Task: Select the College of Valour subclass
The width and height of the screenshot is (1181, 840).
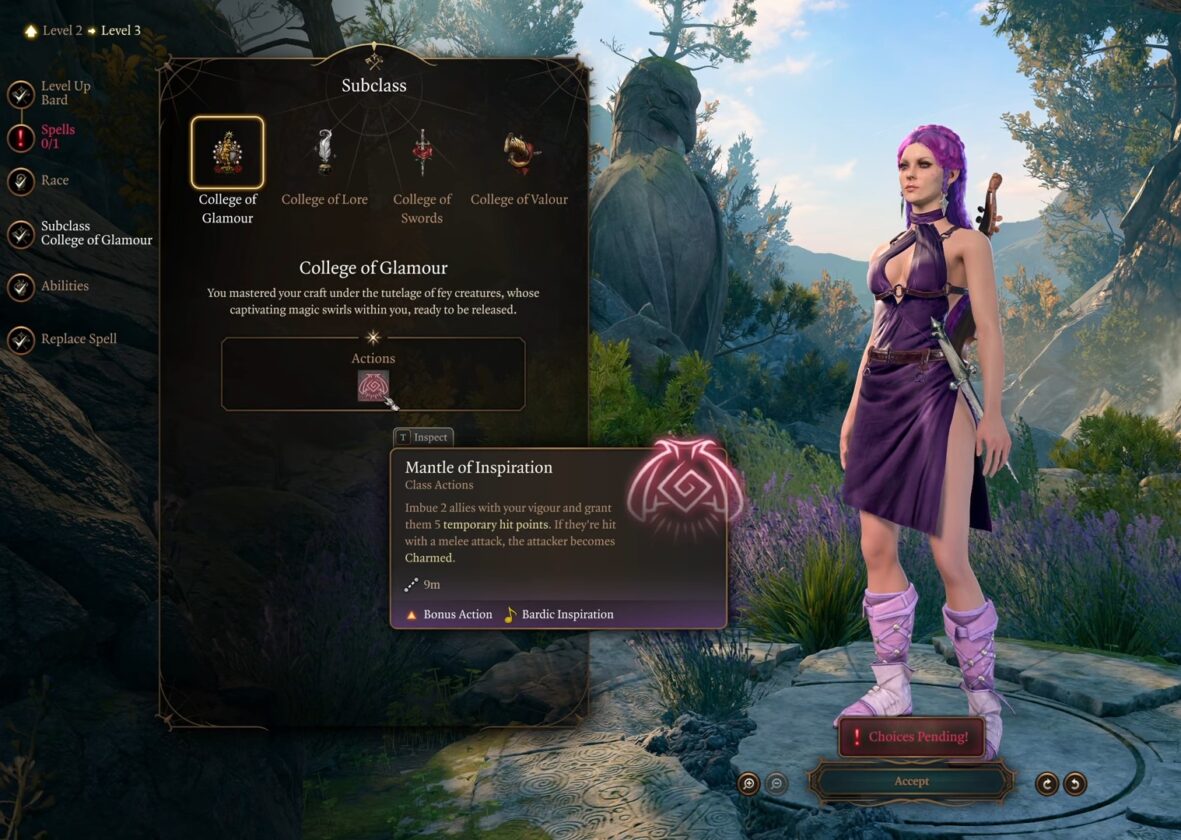Action: click(x=519, y=153)
